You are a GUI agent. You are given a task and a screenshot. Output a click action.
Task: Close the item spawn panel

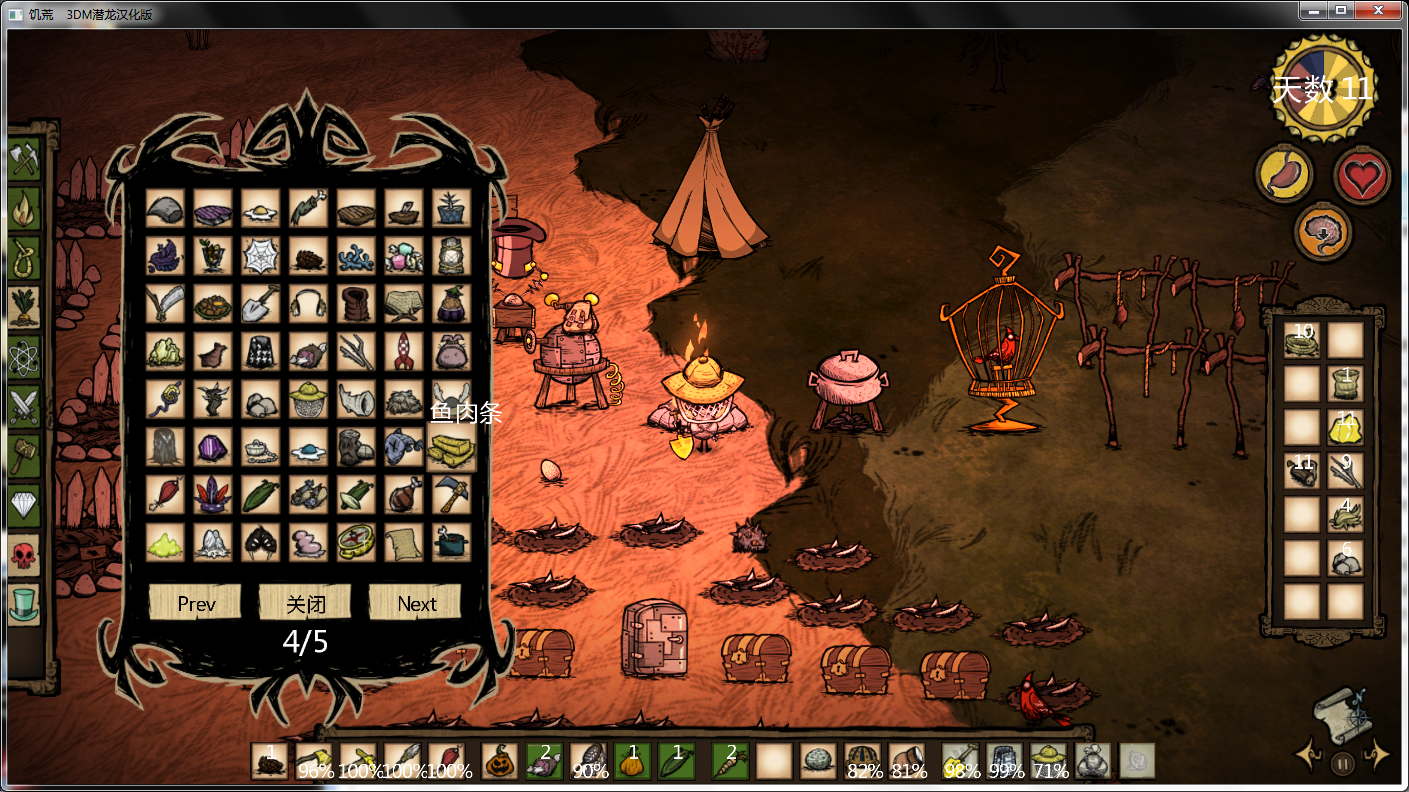[305, 603]
